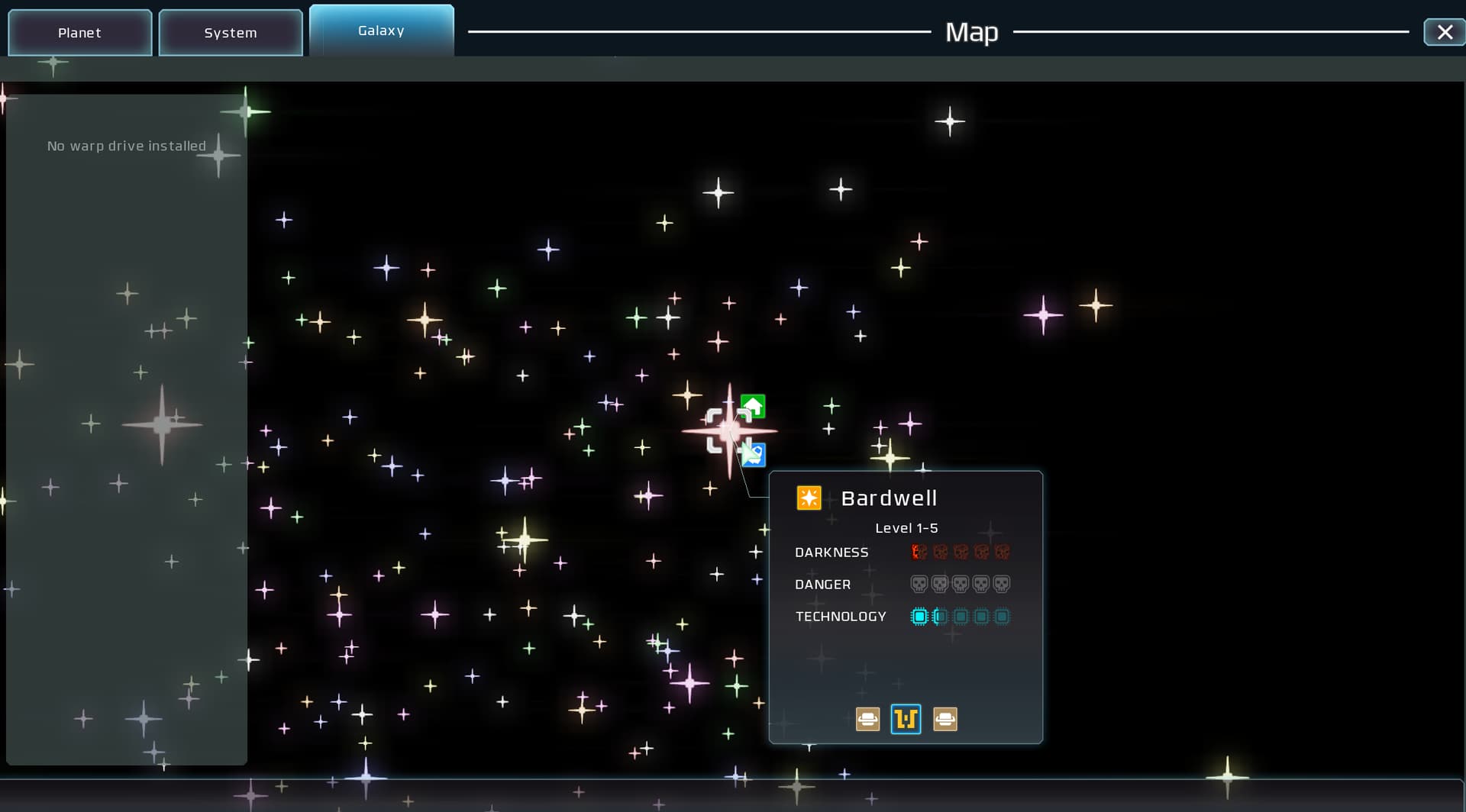Select the blue ship location marker
Viewport: 1466px width, 812px height.
click(x=754, y=455)
